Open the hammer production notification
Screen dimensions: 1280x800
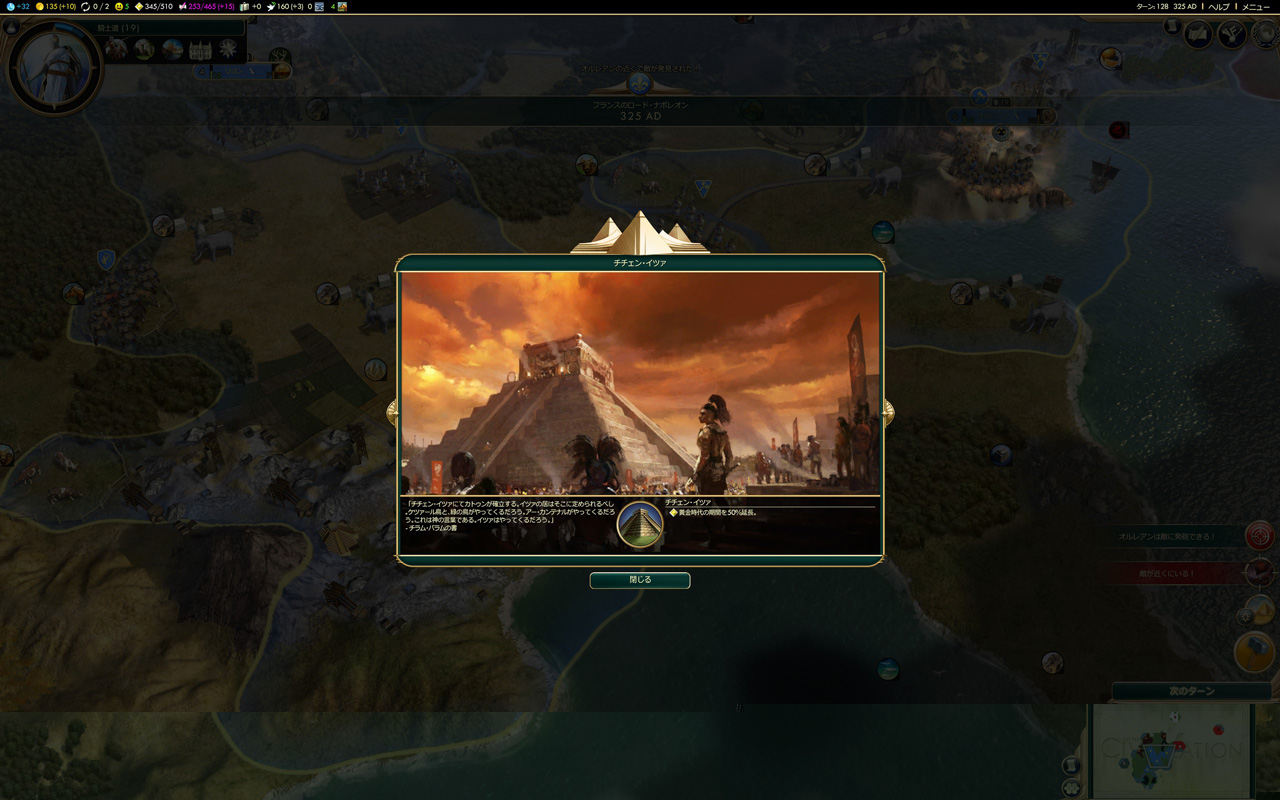click(x=1254, y=652)
